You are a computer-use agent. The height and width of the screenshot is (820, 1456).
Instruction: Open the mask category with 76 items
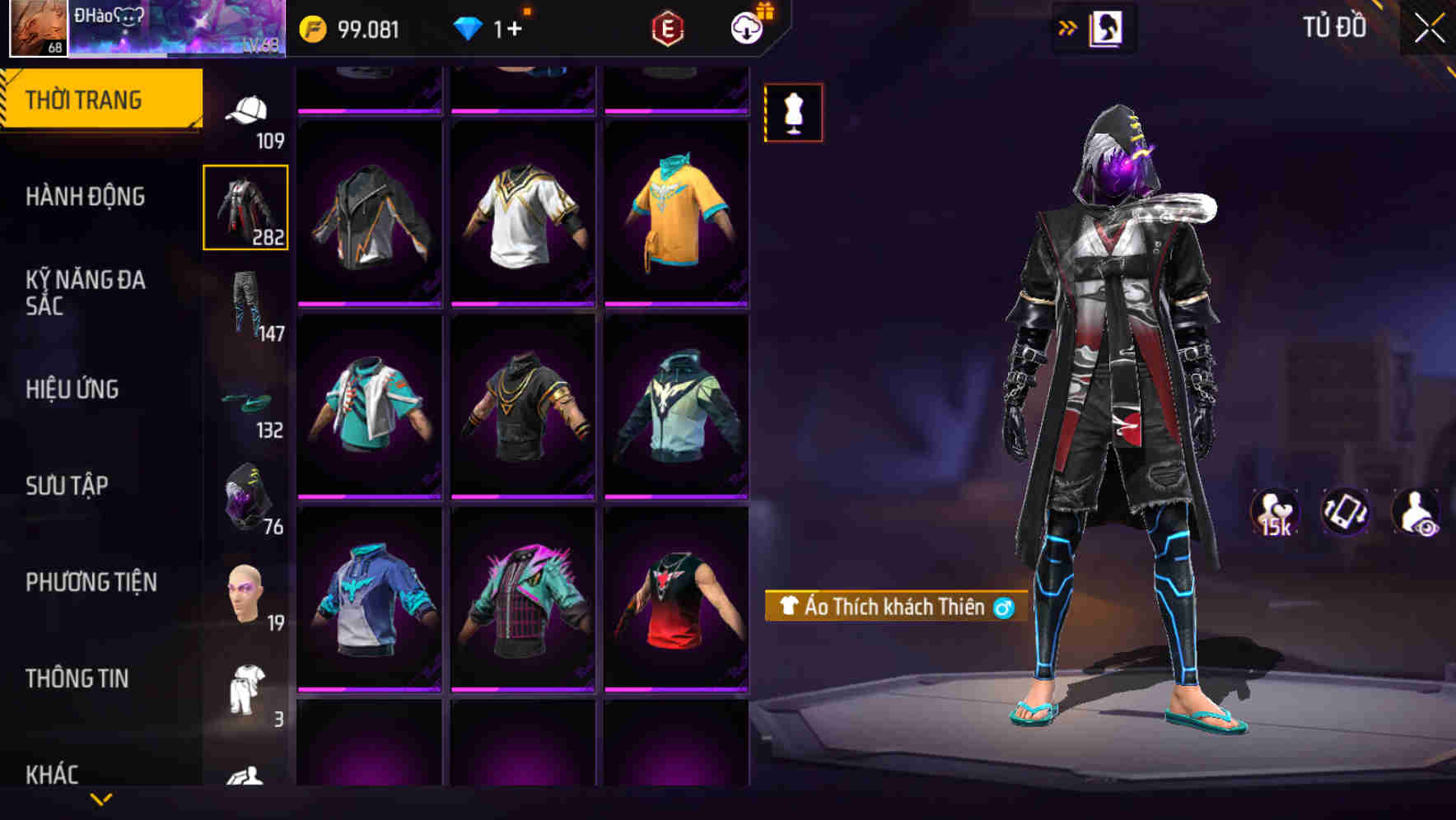(246, 494)
